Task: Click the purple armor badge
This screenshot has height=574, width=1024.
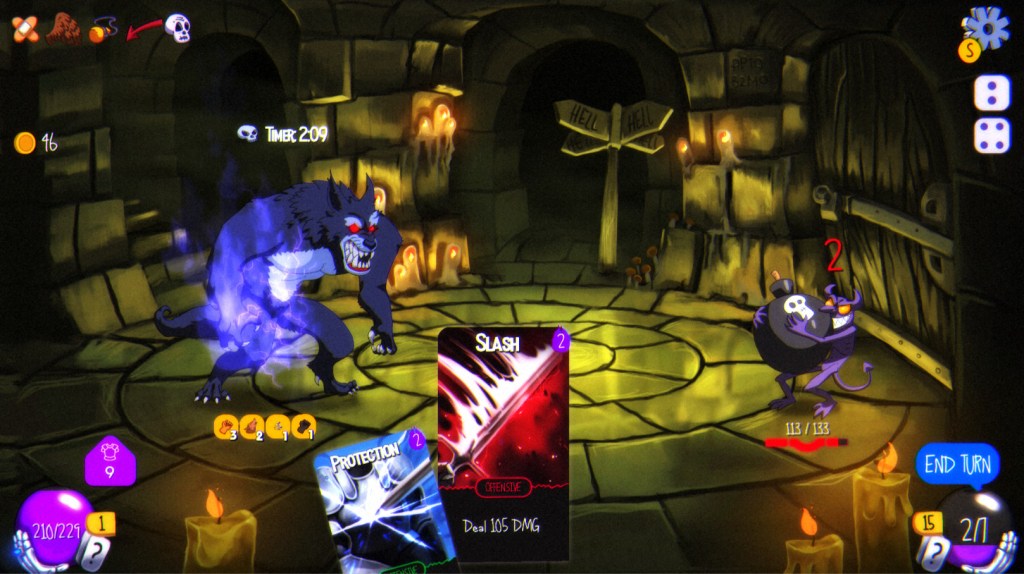Action: [x=109, y=461]
